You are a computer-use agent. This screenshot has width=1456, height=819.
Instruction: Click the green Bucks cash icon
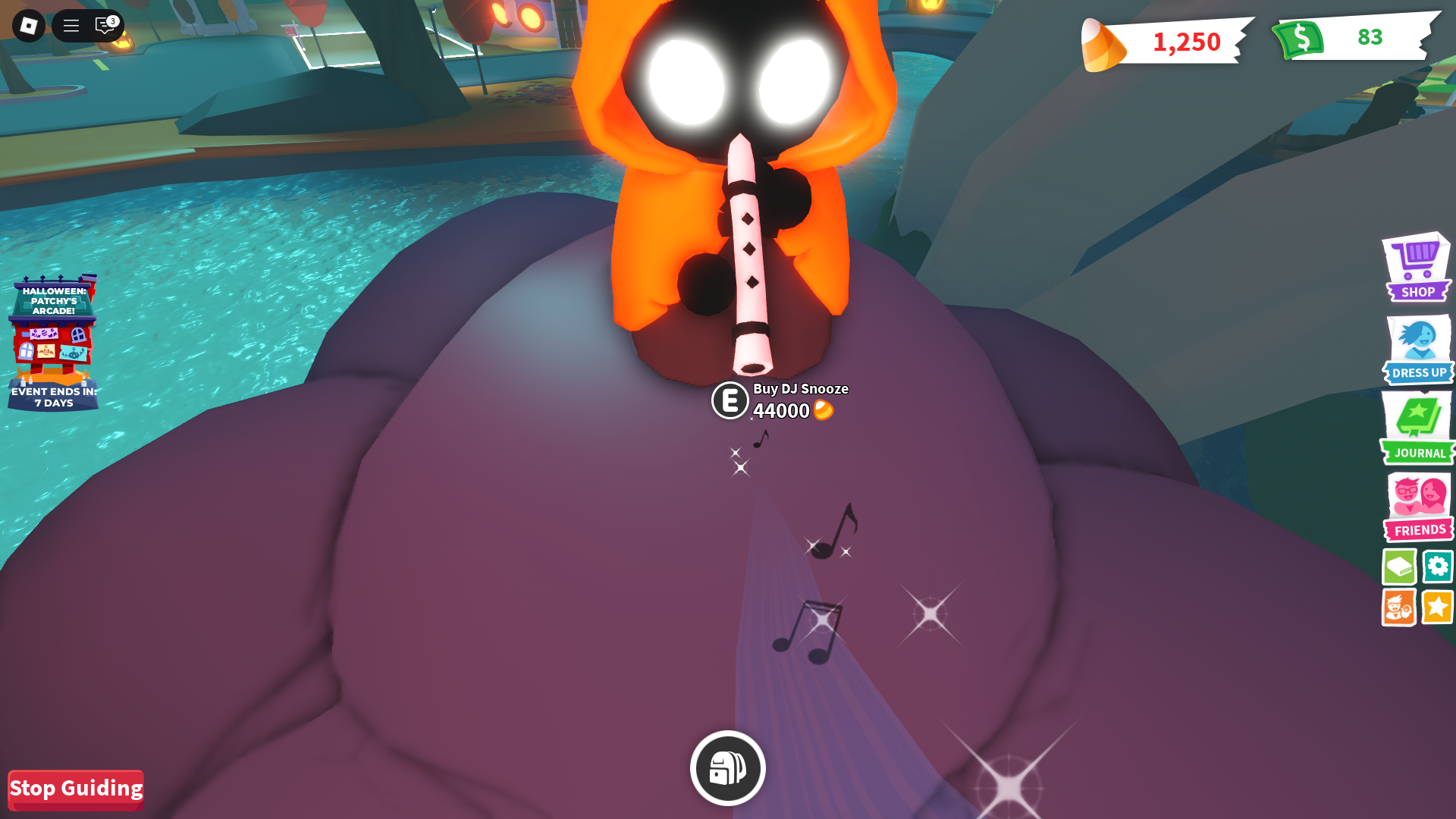(1300, 39)
